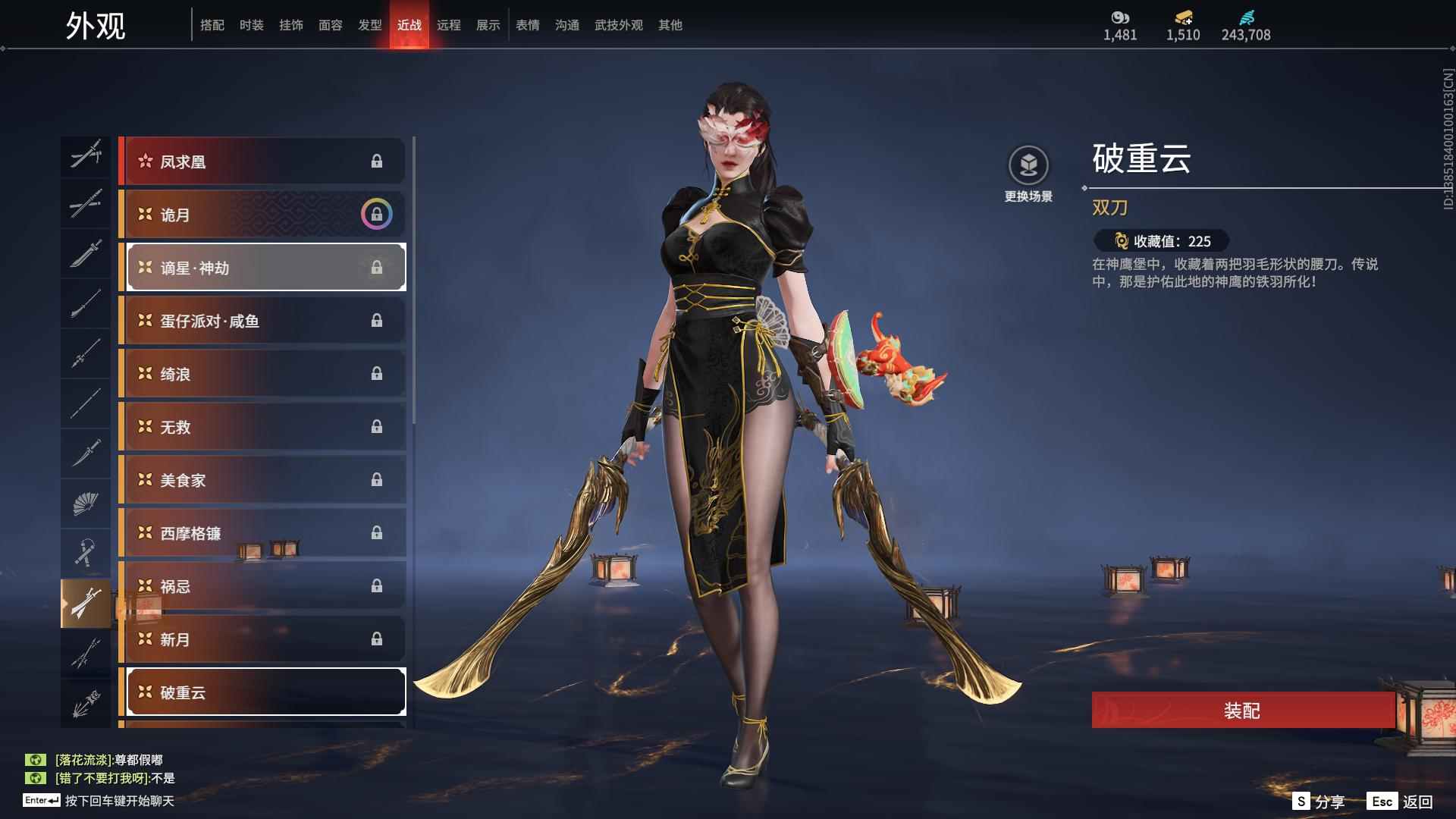Click the gold ingot currency icon
The width and height of the screenshot is (1456, 819).
(x=1181, y=17)
